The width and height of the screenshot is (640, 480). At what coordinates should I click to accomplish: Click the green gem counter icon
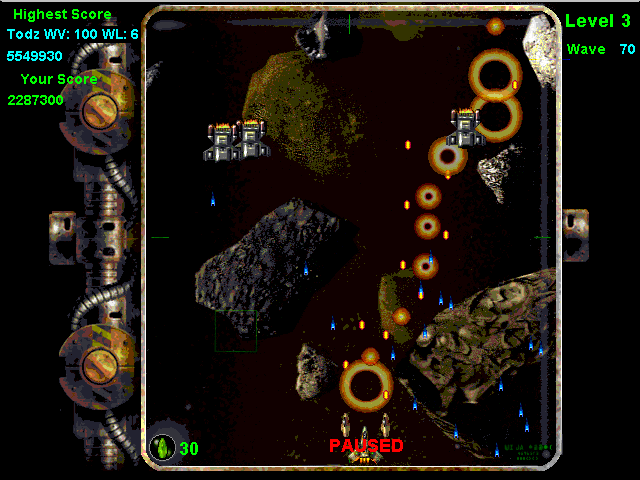point(162,447)
